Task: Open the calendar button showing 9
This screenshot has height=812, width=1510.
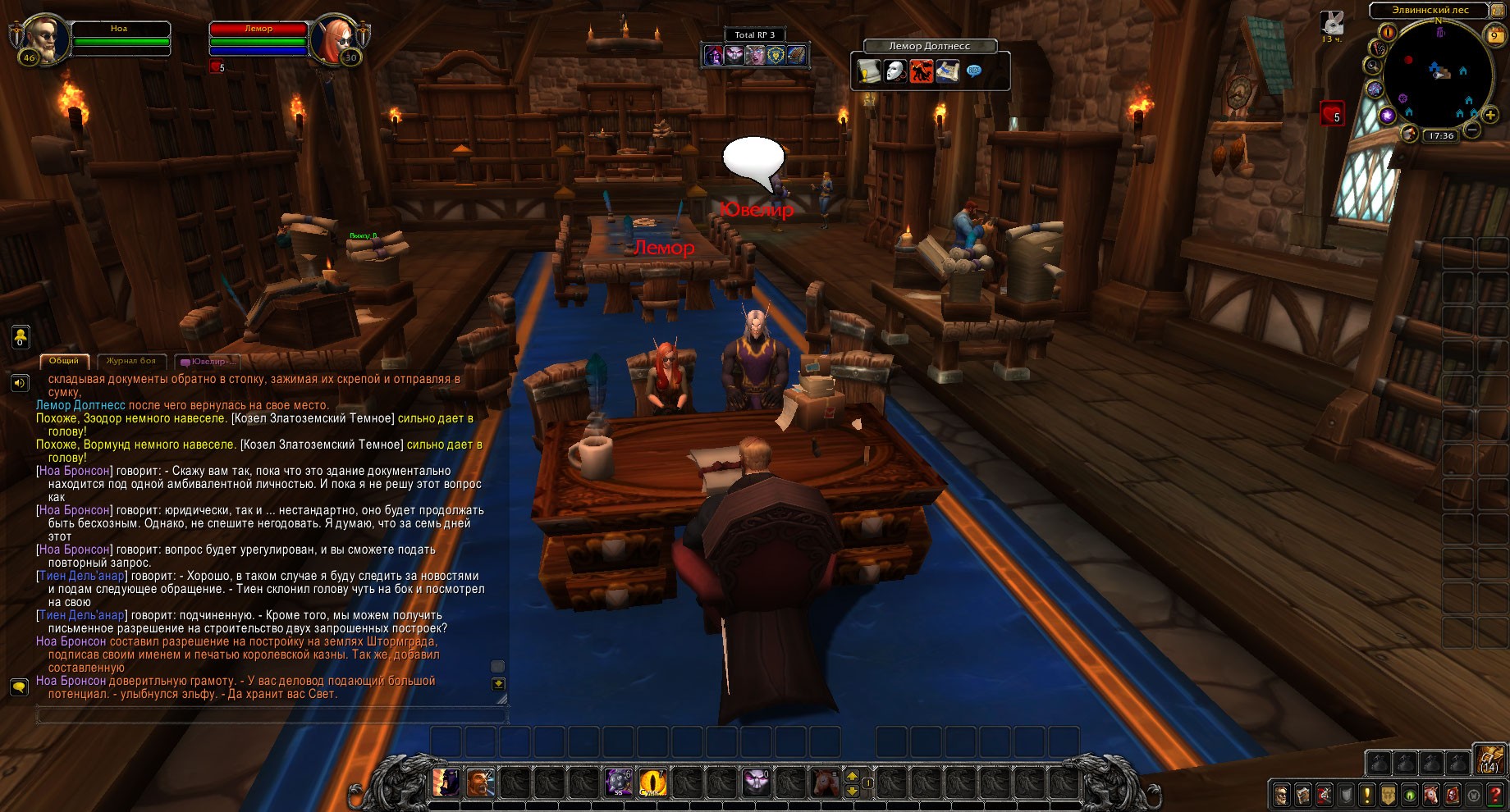Action: click(x=1494, y=35)
